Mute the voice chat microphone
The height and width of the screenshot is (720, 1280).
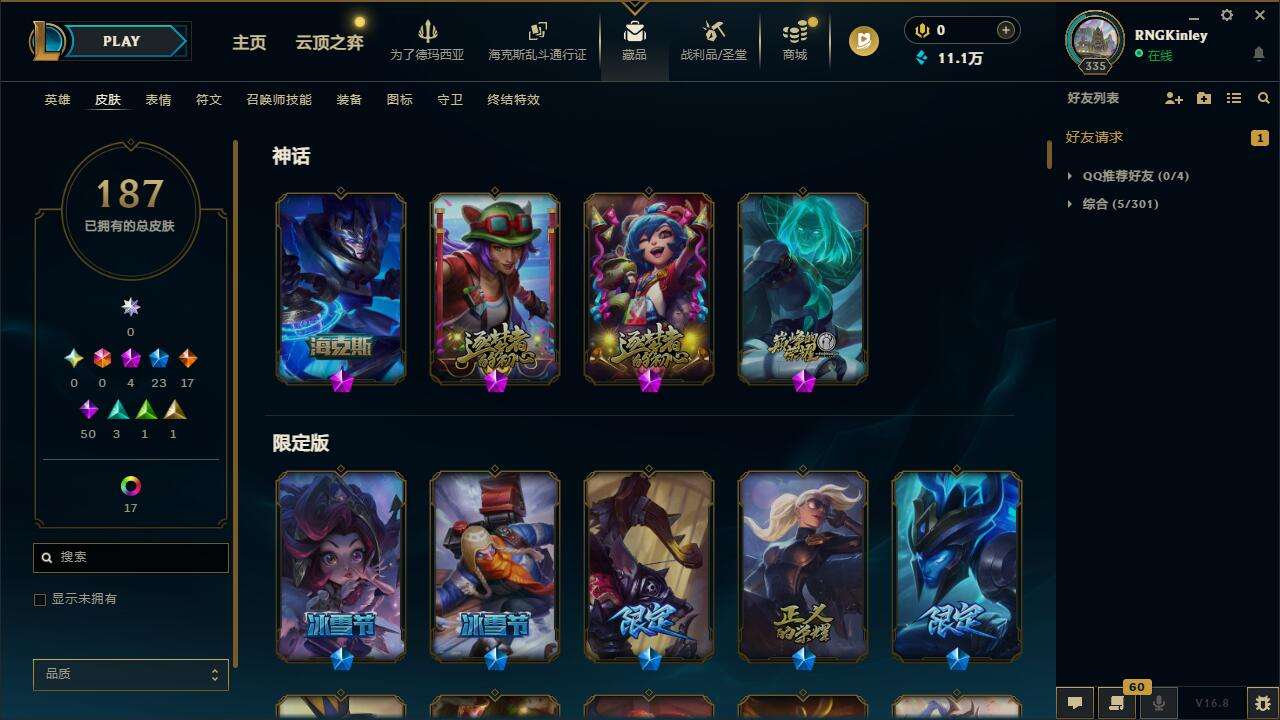[x=1157, y=703]
